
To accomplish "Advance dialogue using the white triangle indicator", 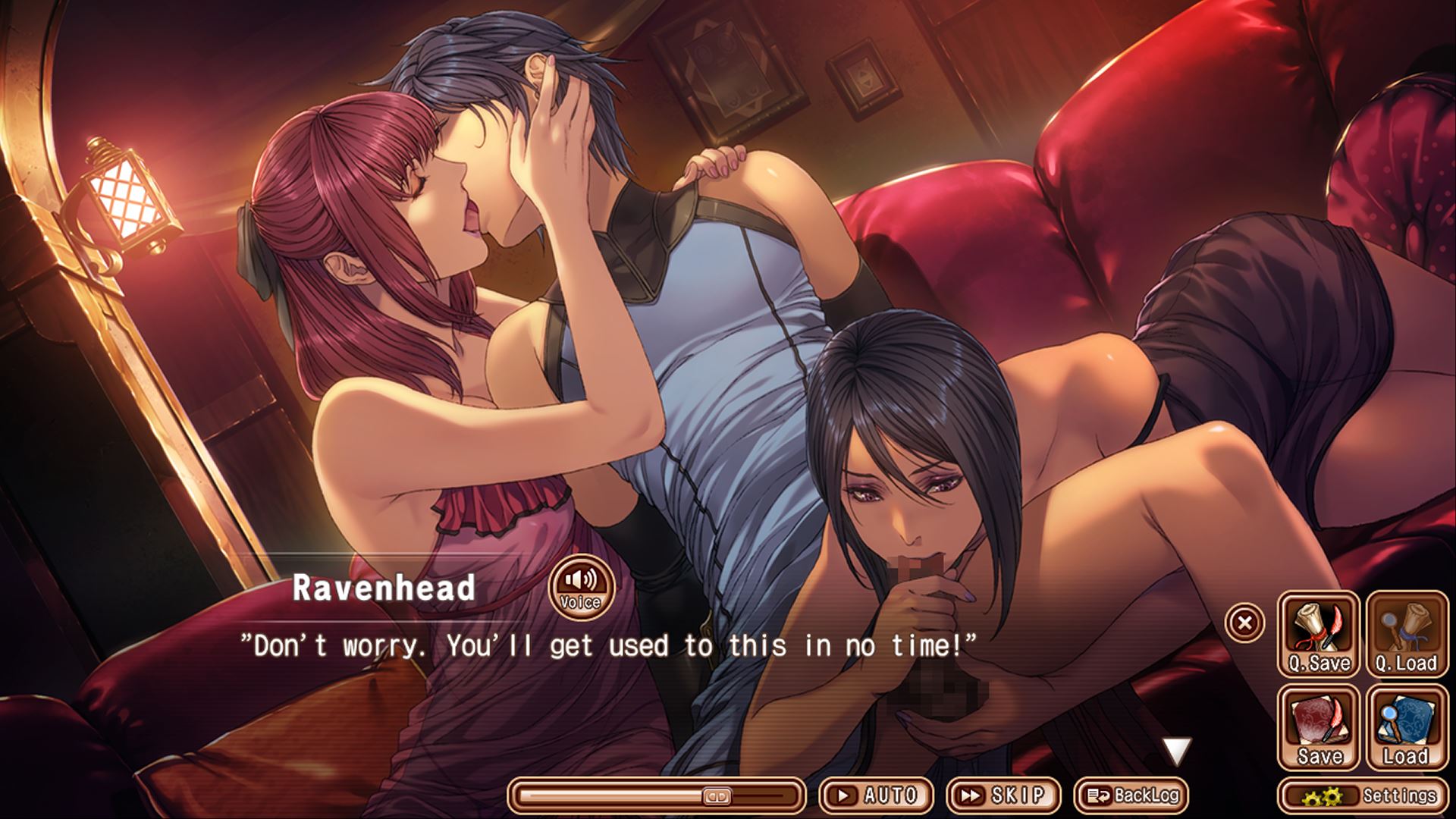I will pos(1177,752).
